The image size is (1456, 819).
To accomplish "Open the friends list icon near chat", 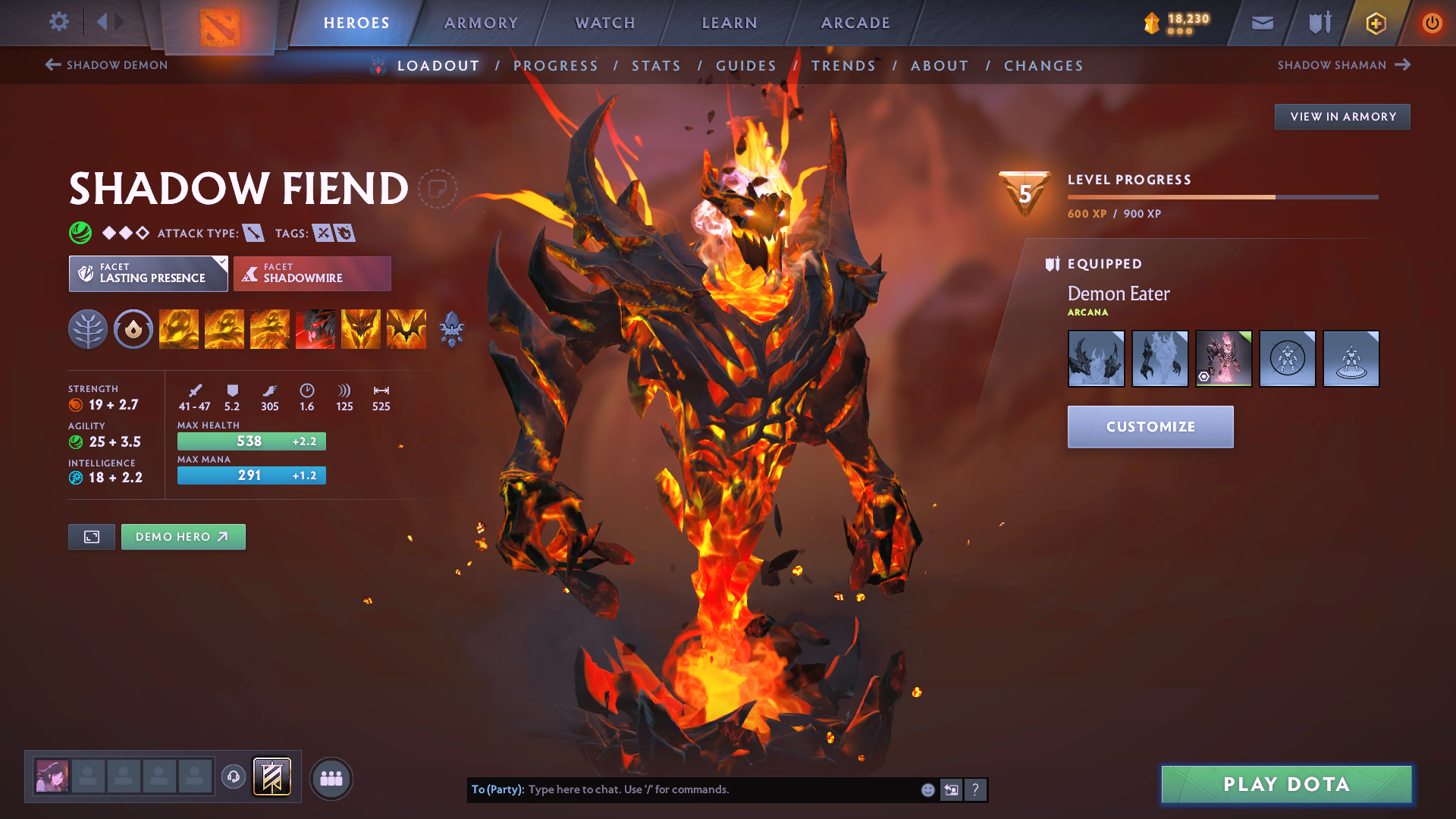I will pyautogui.click(x=331, y=778).
